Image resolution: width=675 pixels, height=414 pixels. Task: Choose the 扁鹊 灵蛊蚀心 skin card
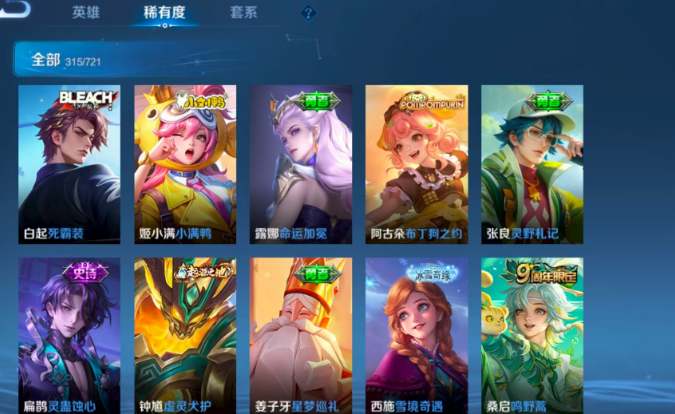pyautogui.click(x=69, y=336)
